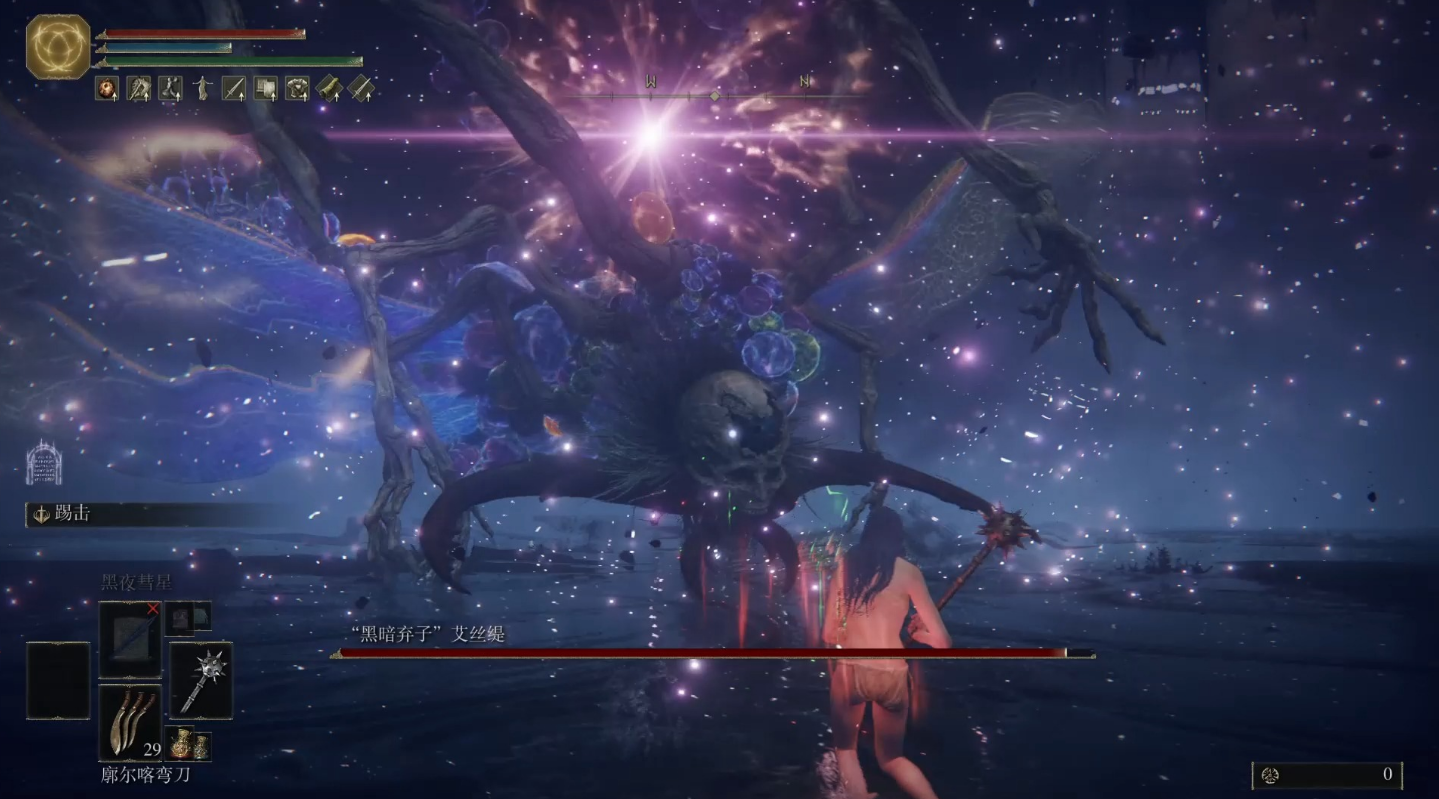This screenshot has height=799, width=1439.
Task: Select the Night Comet spell slot
Action: point(129,640)
